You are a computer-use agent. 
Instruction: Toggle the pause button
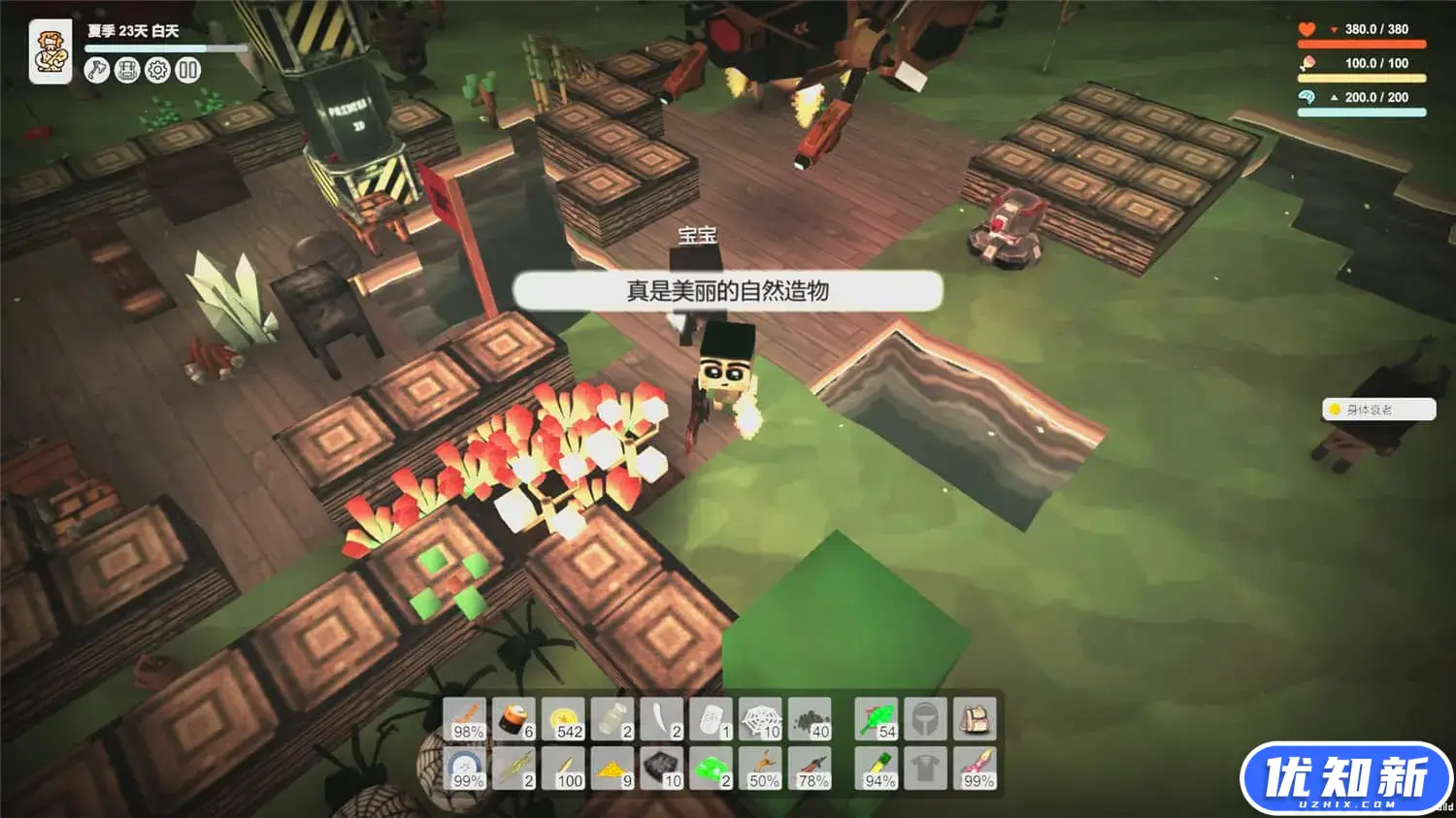pyautogui.click(x=186, y=70)
